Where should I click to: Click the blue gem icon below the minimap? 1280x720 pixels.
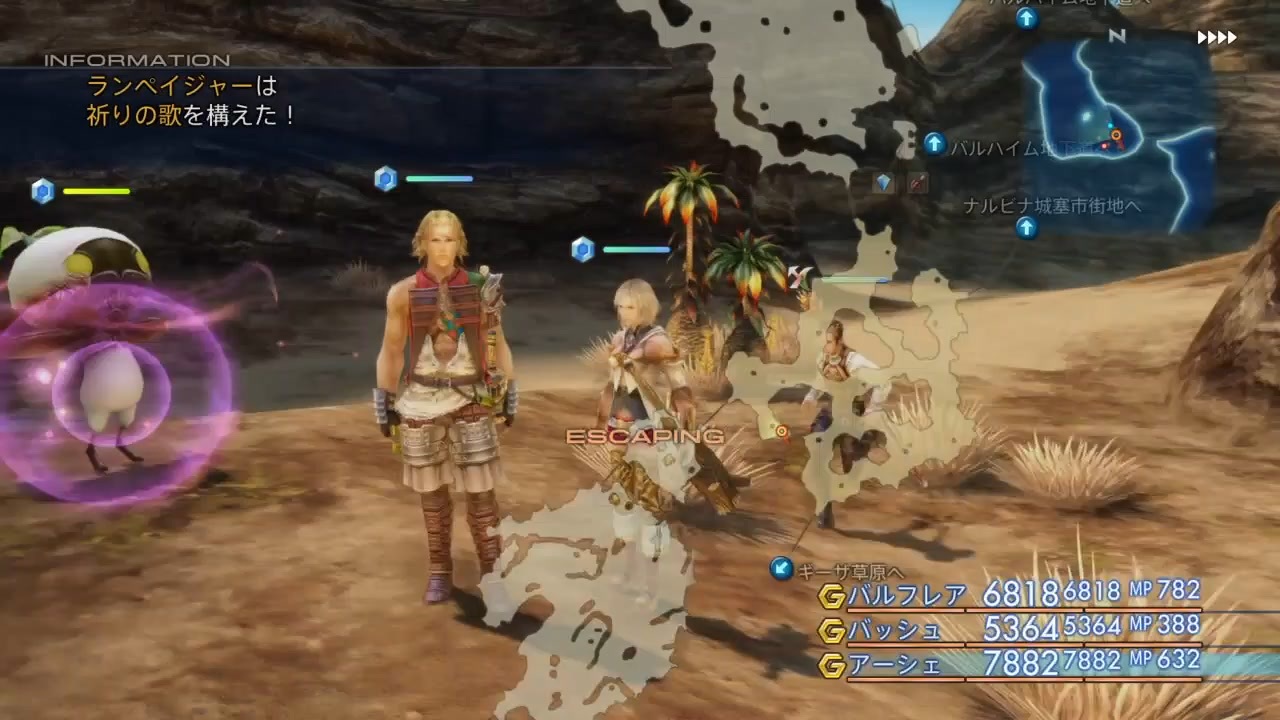(x=883, y=184)
